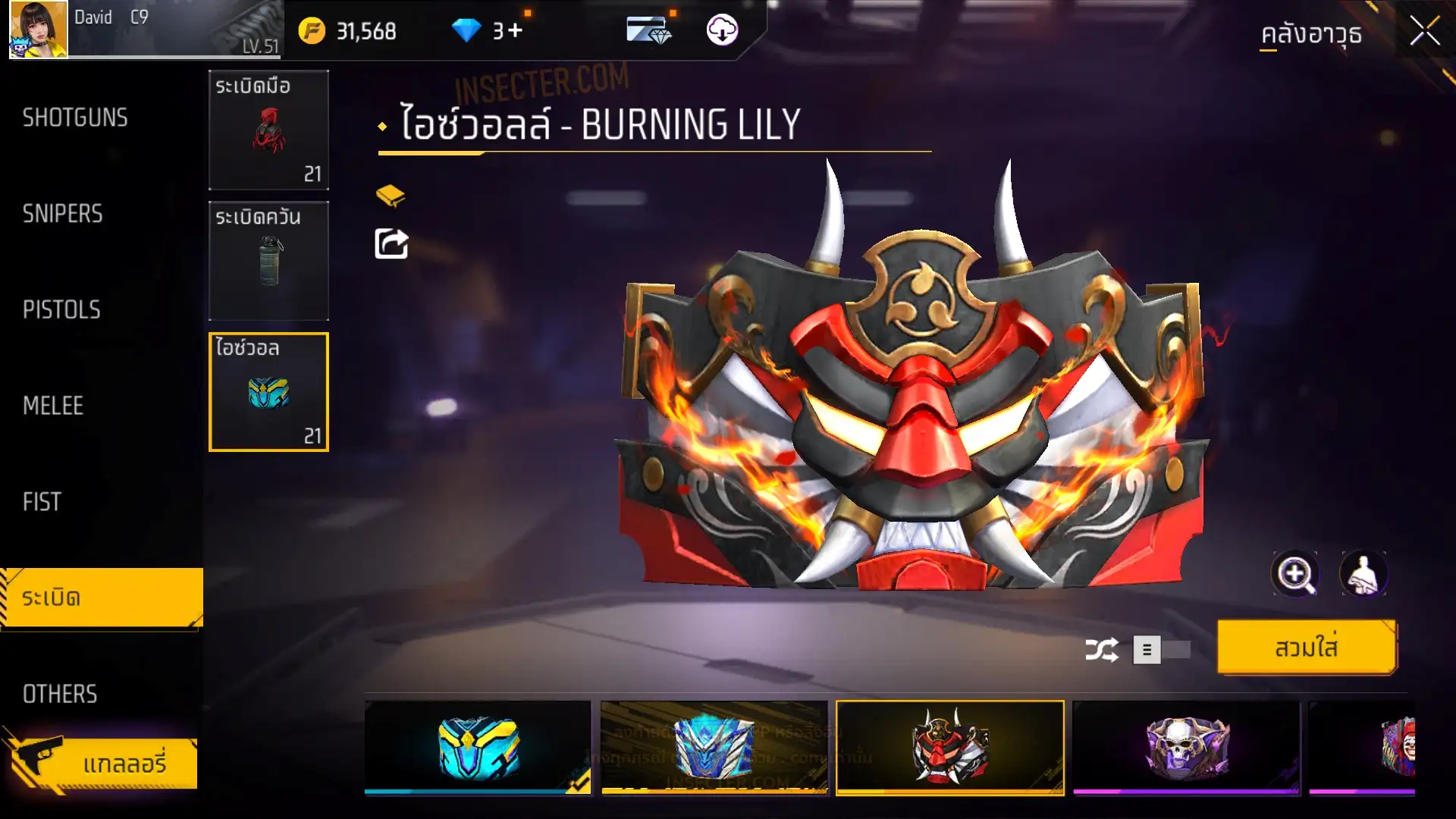
Task: Show the MELEE weapons category
Action: 53,406
